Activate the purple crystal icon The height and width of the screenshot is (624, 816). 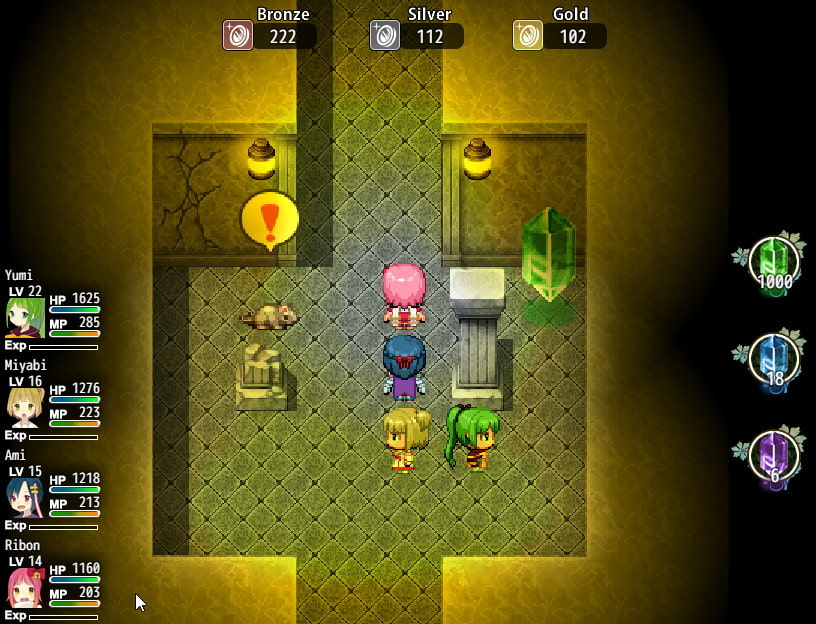tap(773, 457)
